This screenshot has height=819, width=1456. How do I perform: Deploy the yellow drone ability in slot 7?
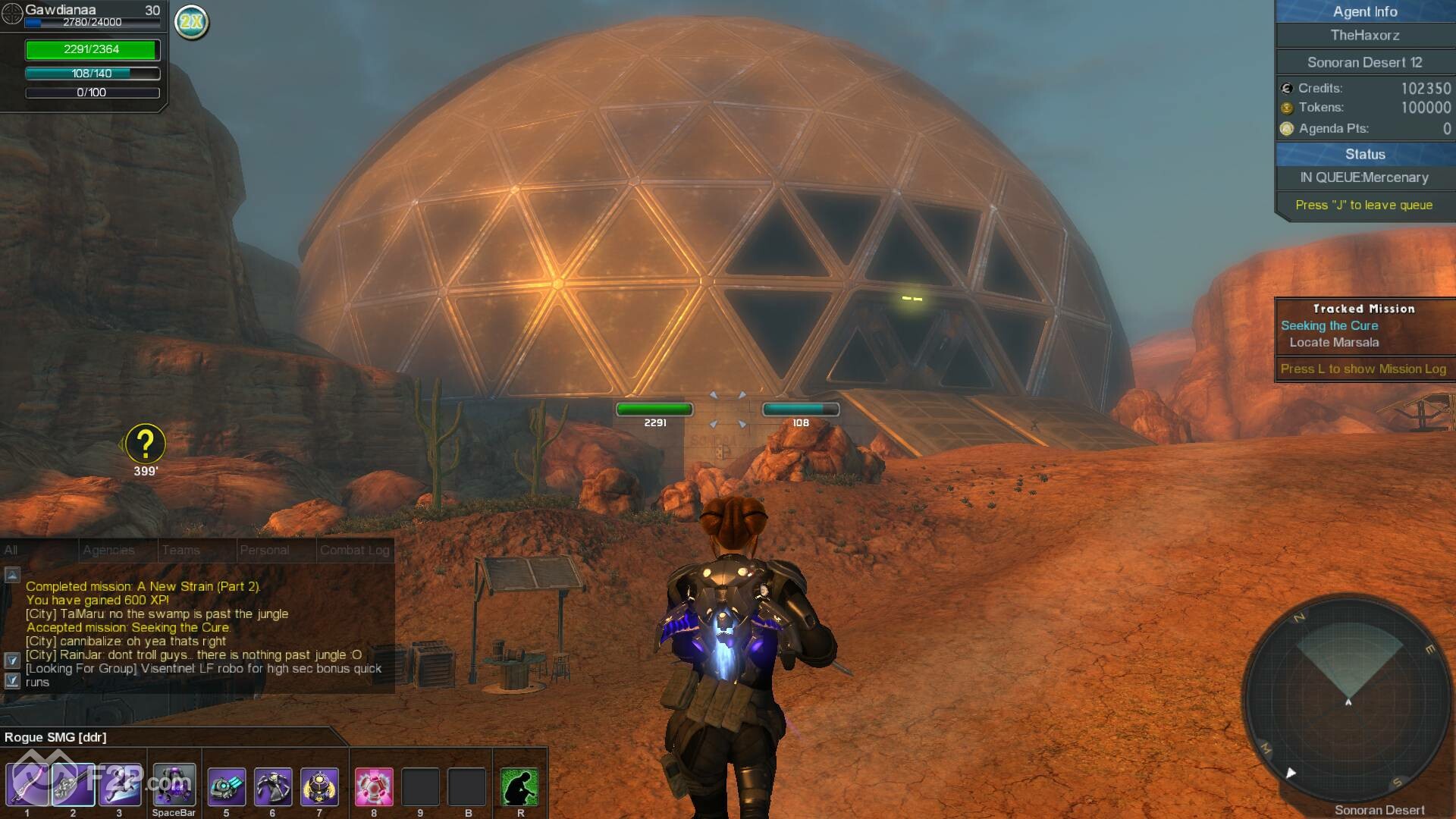(x=319, y=787)
